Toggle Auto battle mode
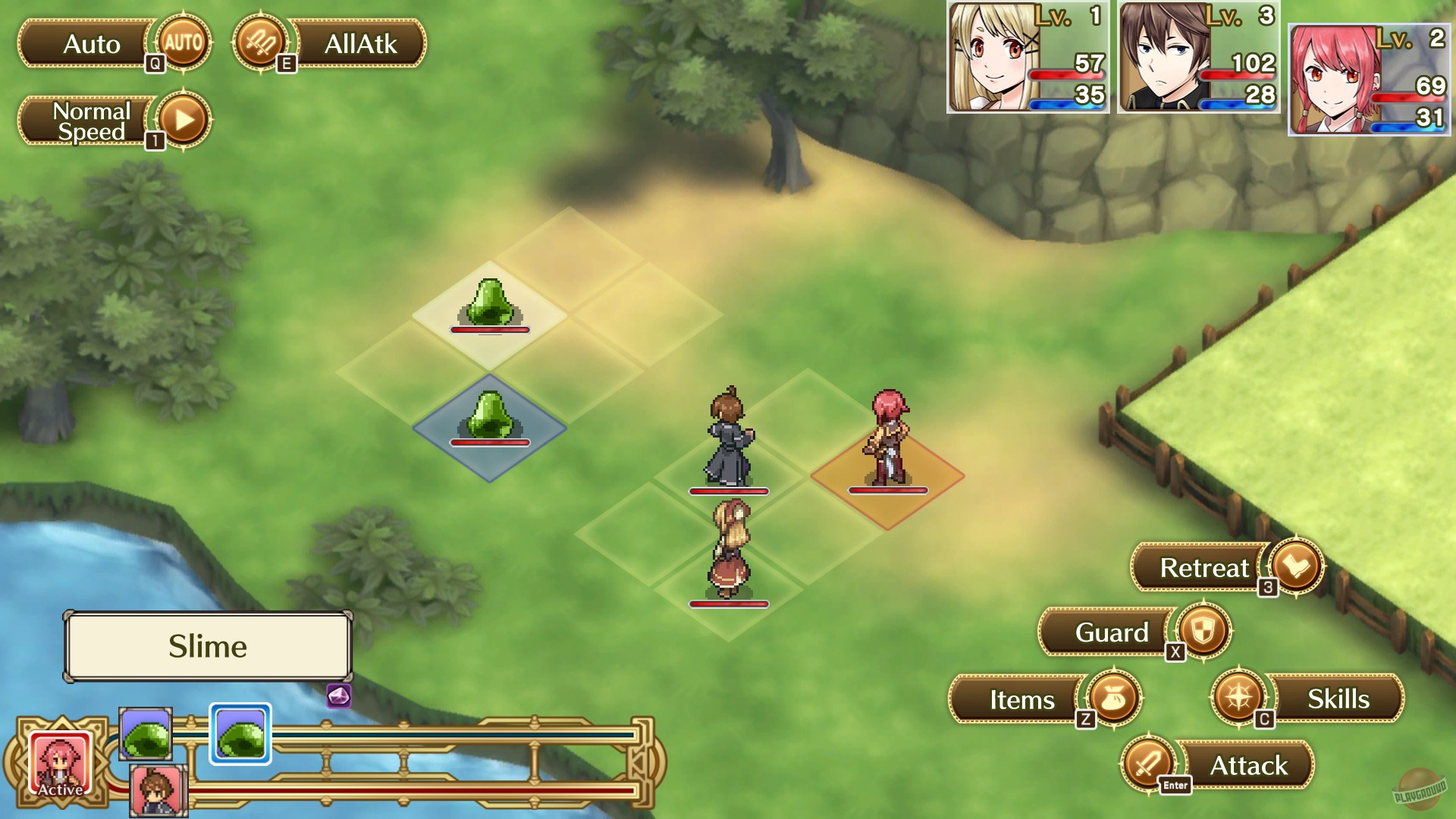This screenshot has height=819, width=1456. [x=91, y=44]
